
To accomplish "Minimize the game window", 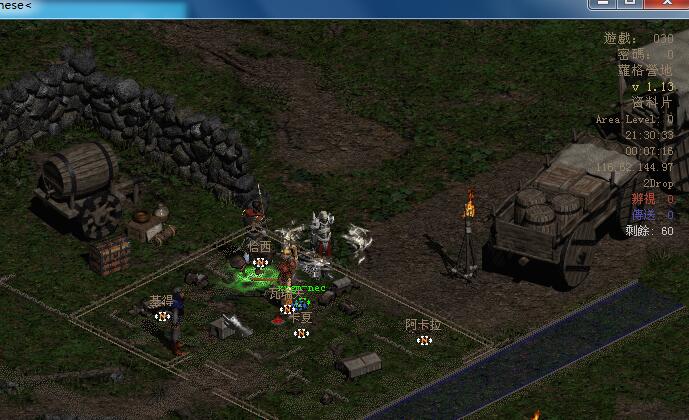I will pos(603,4).
